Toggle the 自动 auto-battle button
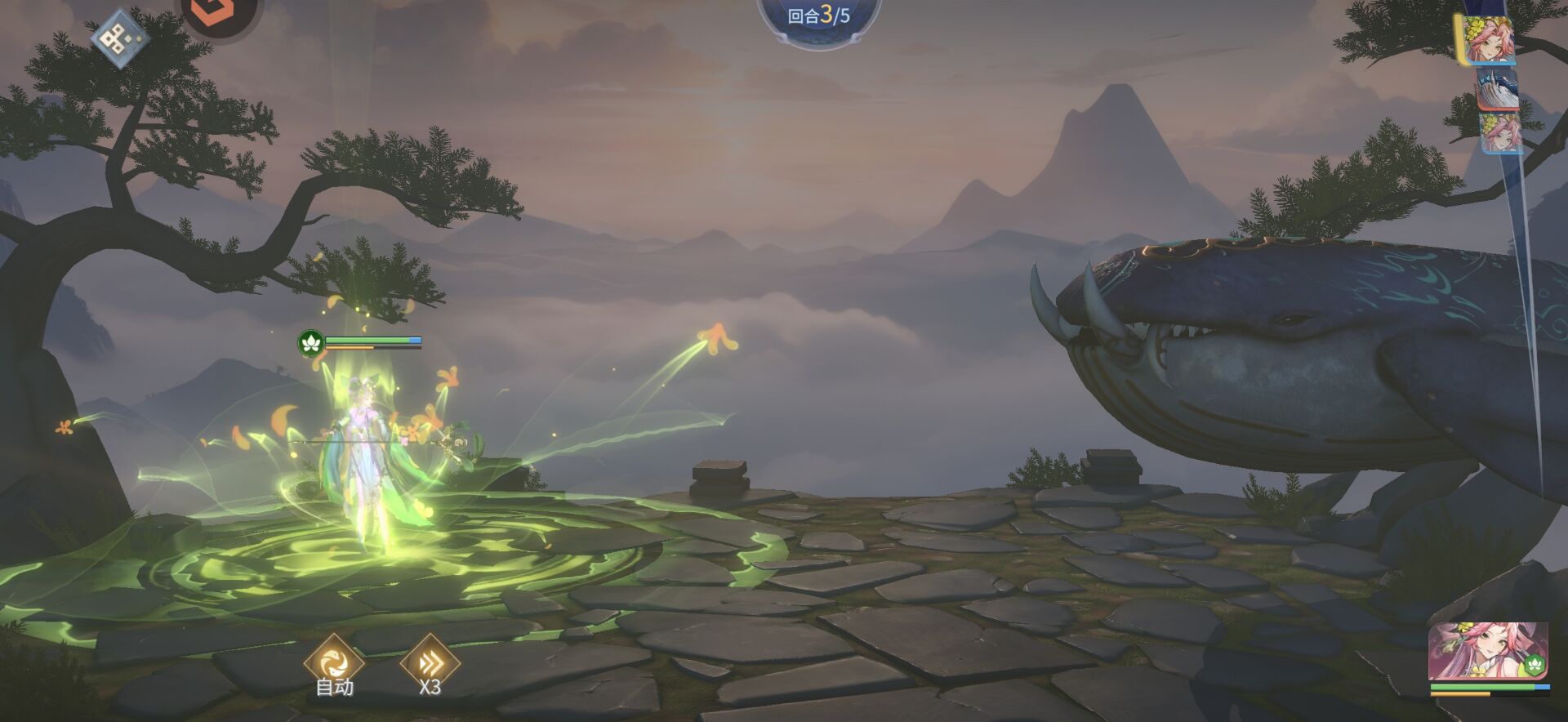This screenshot has height=722, width=1568. 333,662
